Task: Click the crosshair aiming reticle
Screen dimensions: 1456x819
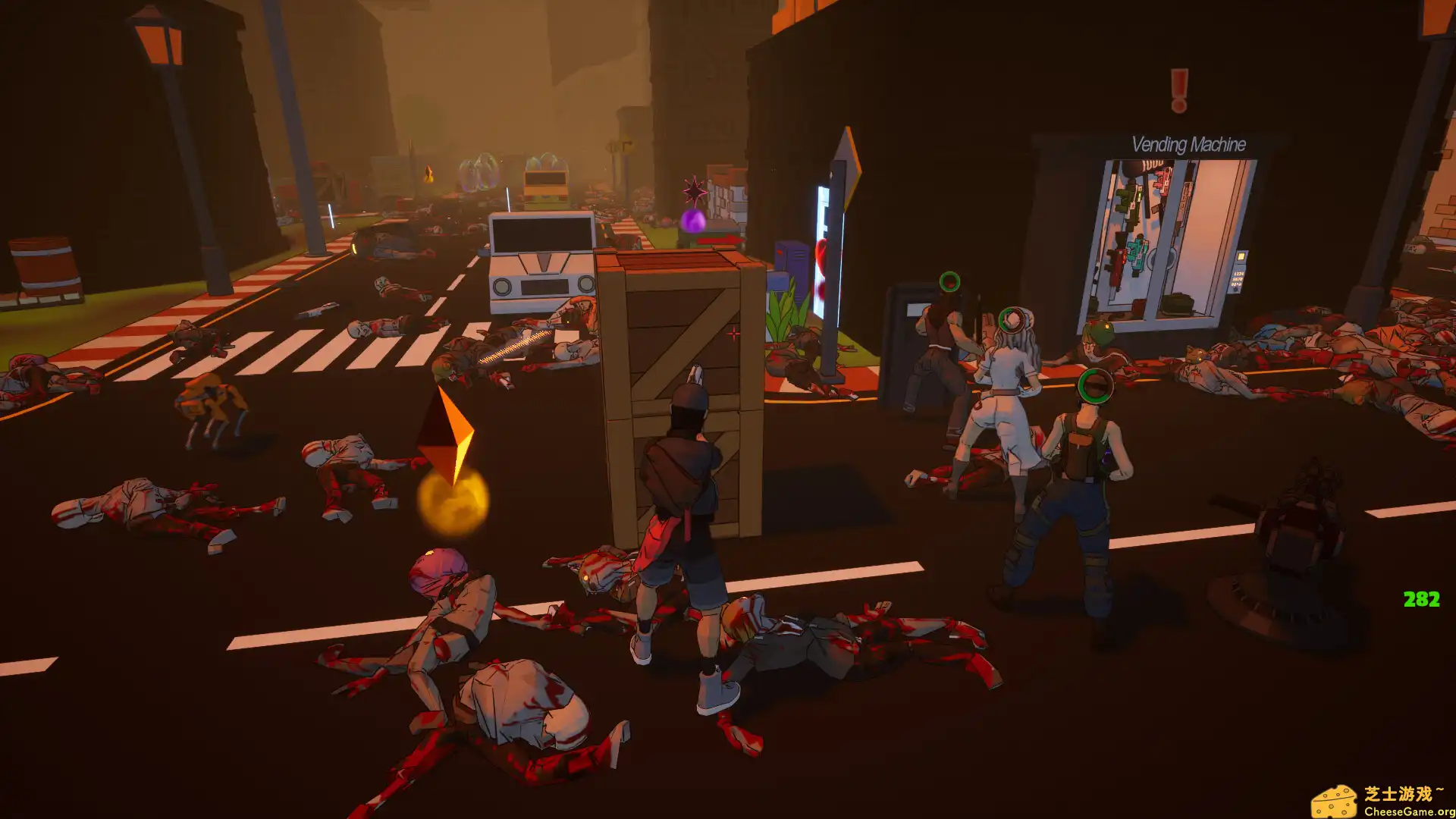Action: point(734,332)
